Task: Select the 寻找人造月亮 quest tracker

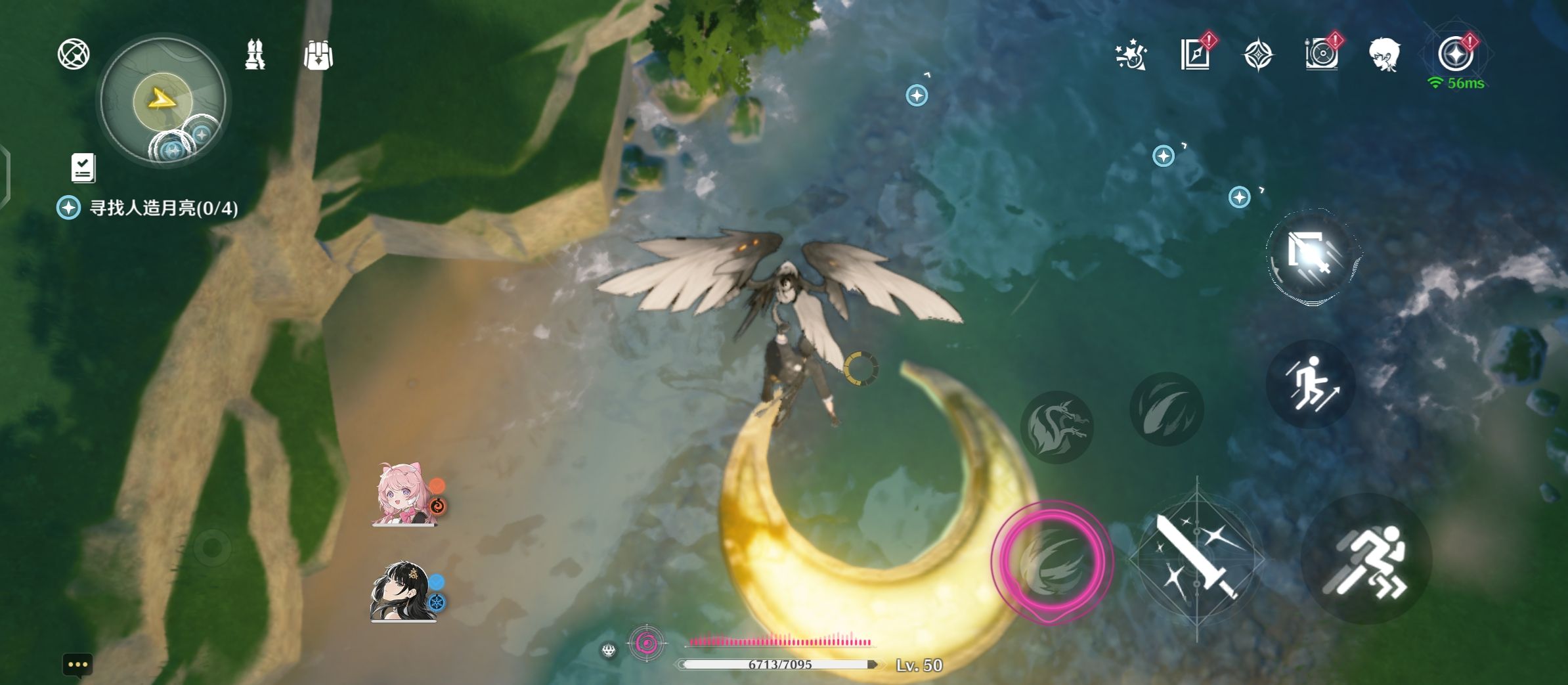Action: coord(163,208)
